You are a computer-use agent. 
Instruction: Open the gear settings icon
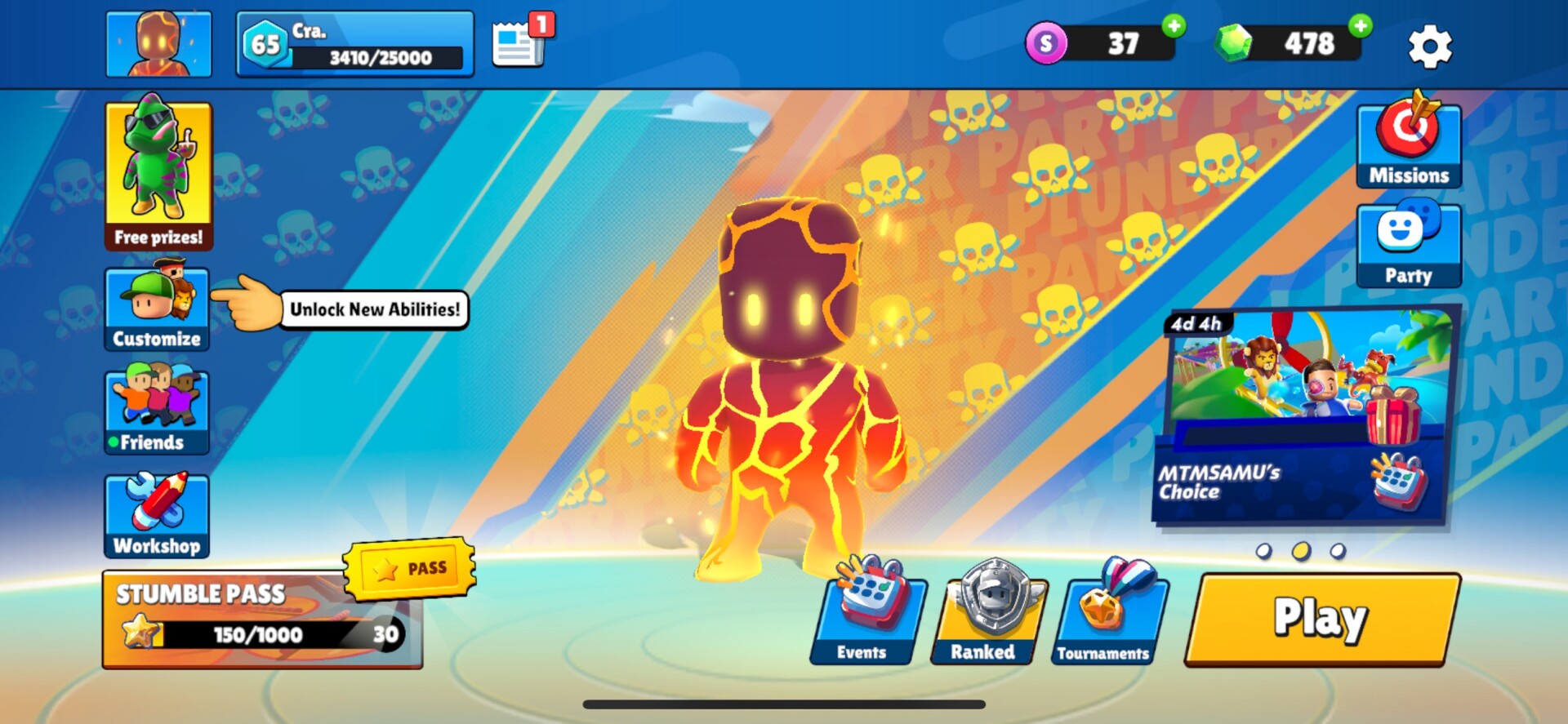[x=1429, y=46]
